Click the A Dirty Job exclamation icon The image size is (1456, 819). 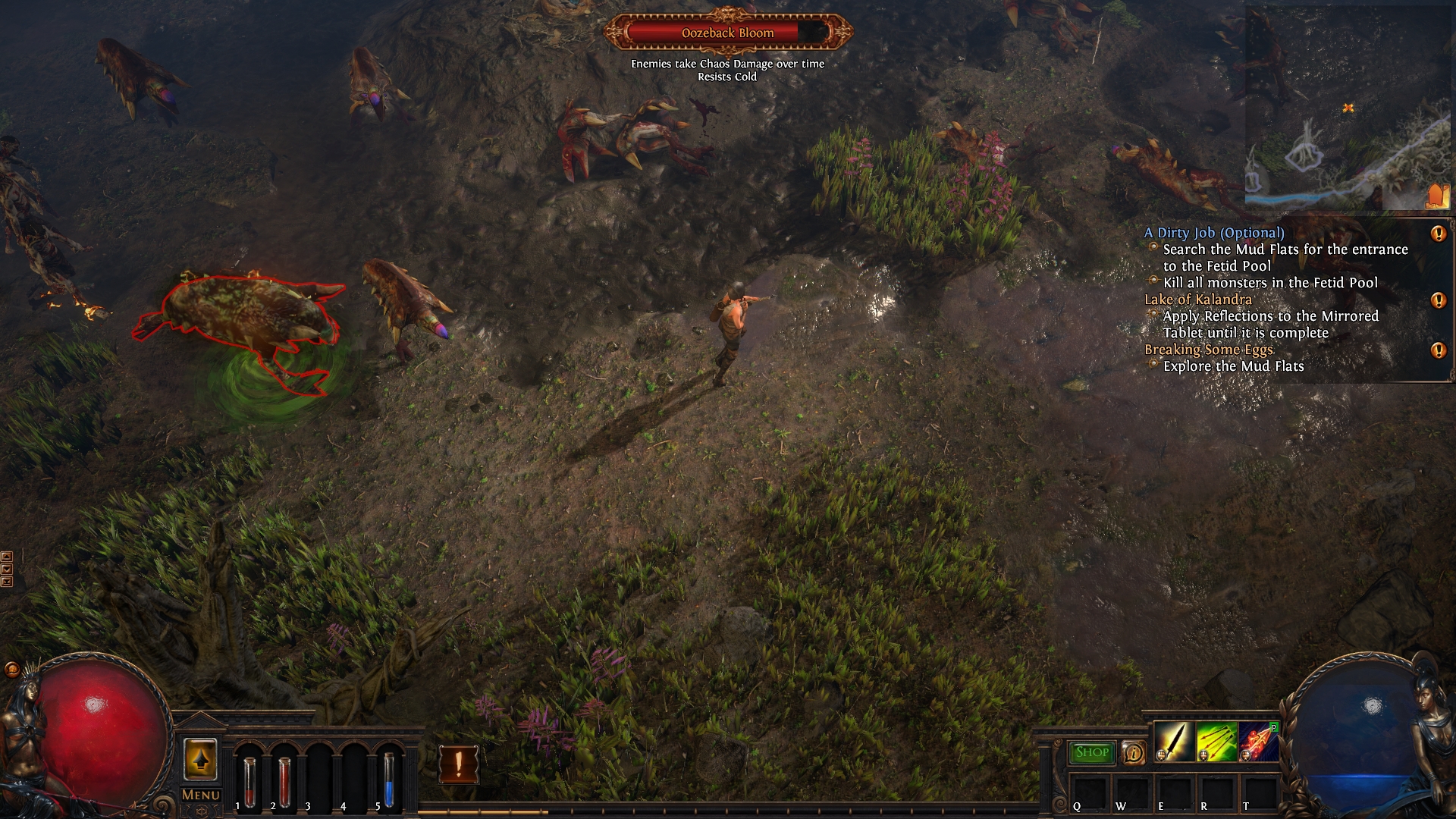(1438, 234)
